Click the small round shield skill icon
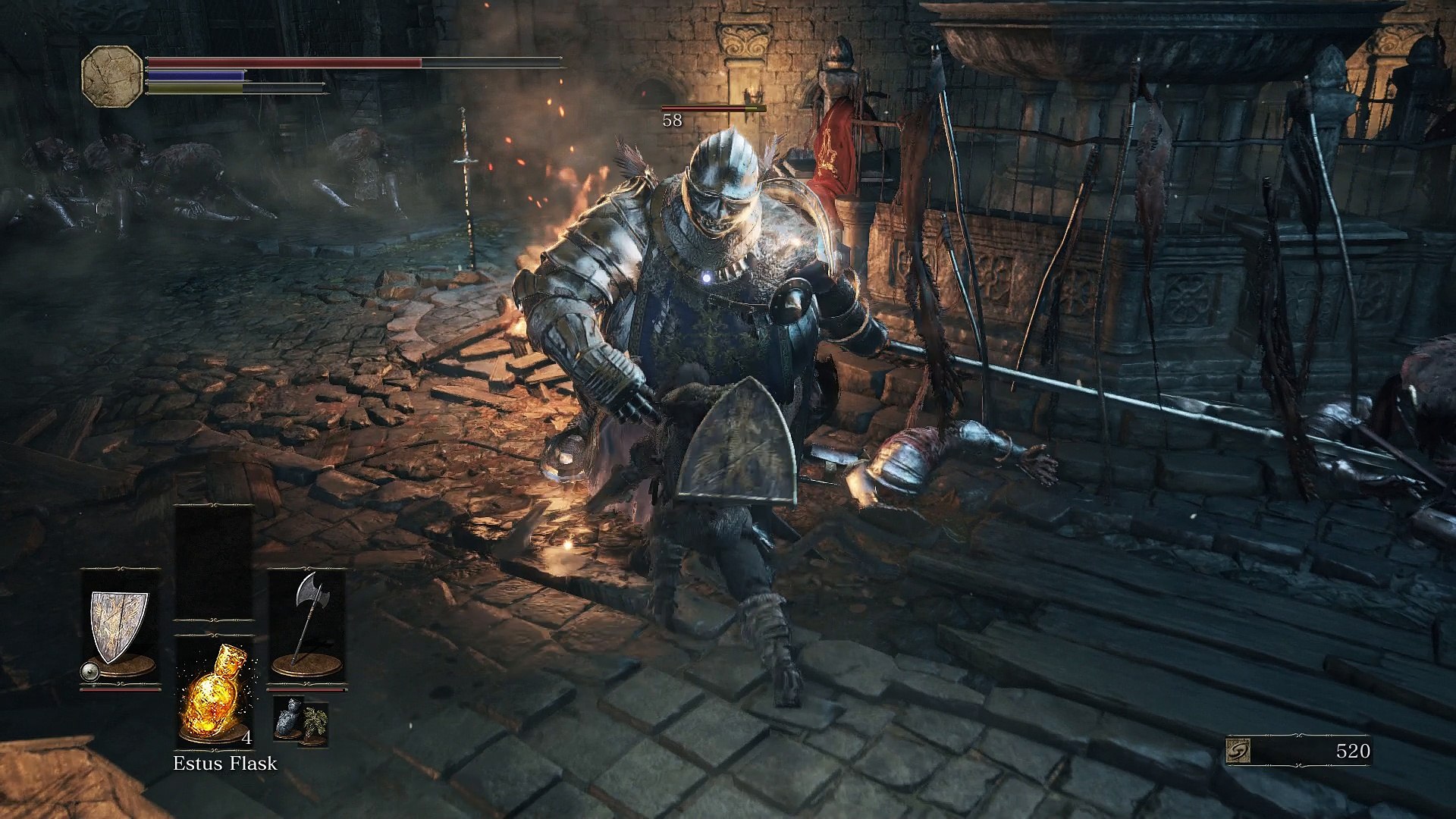This screenshot has width=1456, height=819. pos(89,670)
